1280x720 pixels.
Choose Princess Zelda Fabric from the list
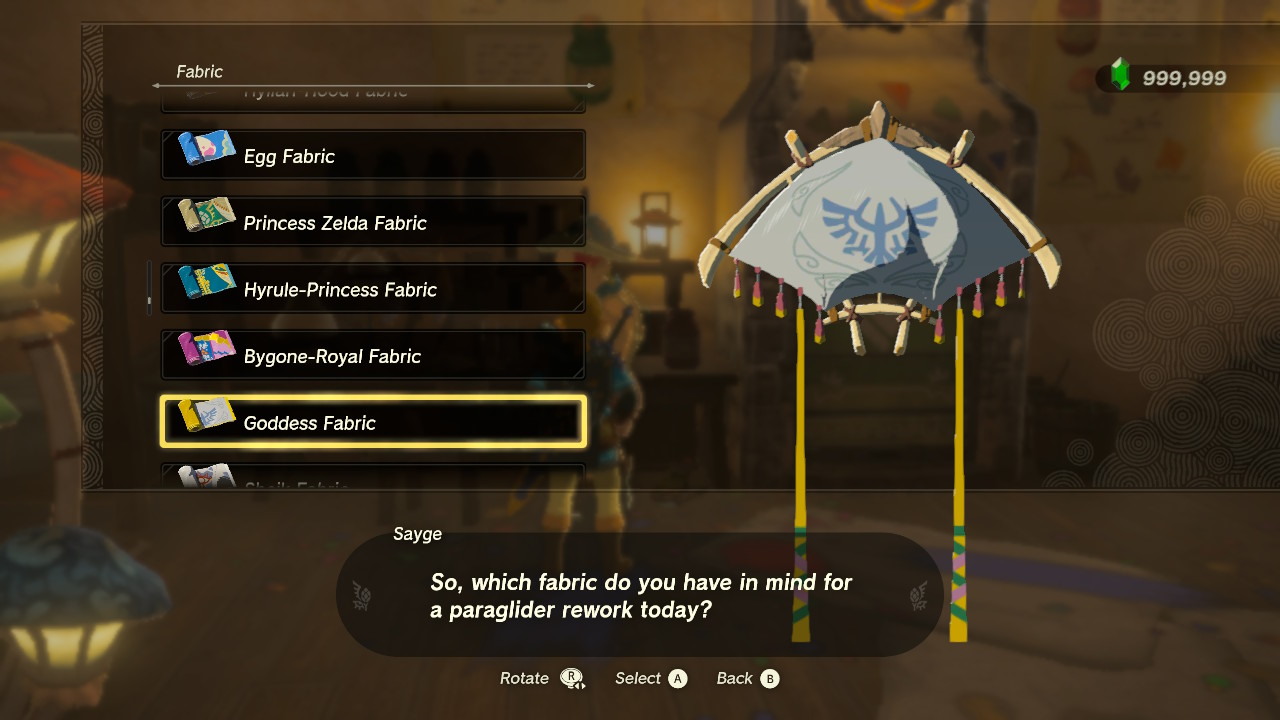point(373,223)
